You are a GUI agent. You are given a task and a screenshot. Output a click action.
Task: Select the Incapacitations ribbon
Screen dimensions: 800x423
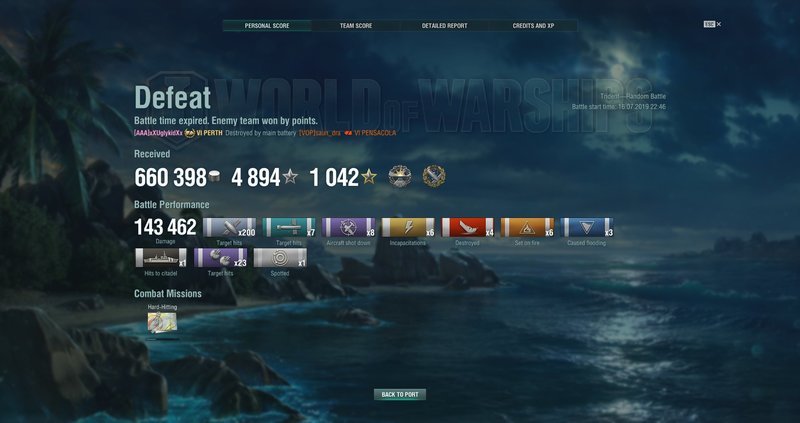coord(408,229)
